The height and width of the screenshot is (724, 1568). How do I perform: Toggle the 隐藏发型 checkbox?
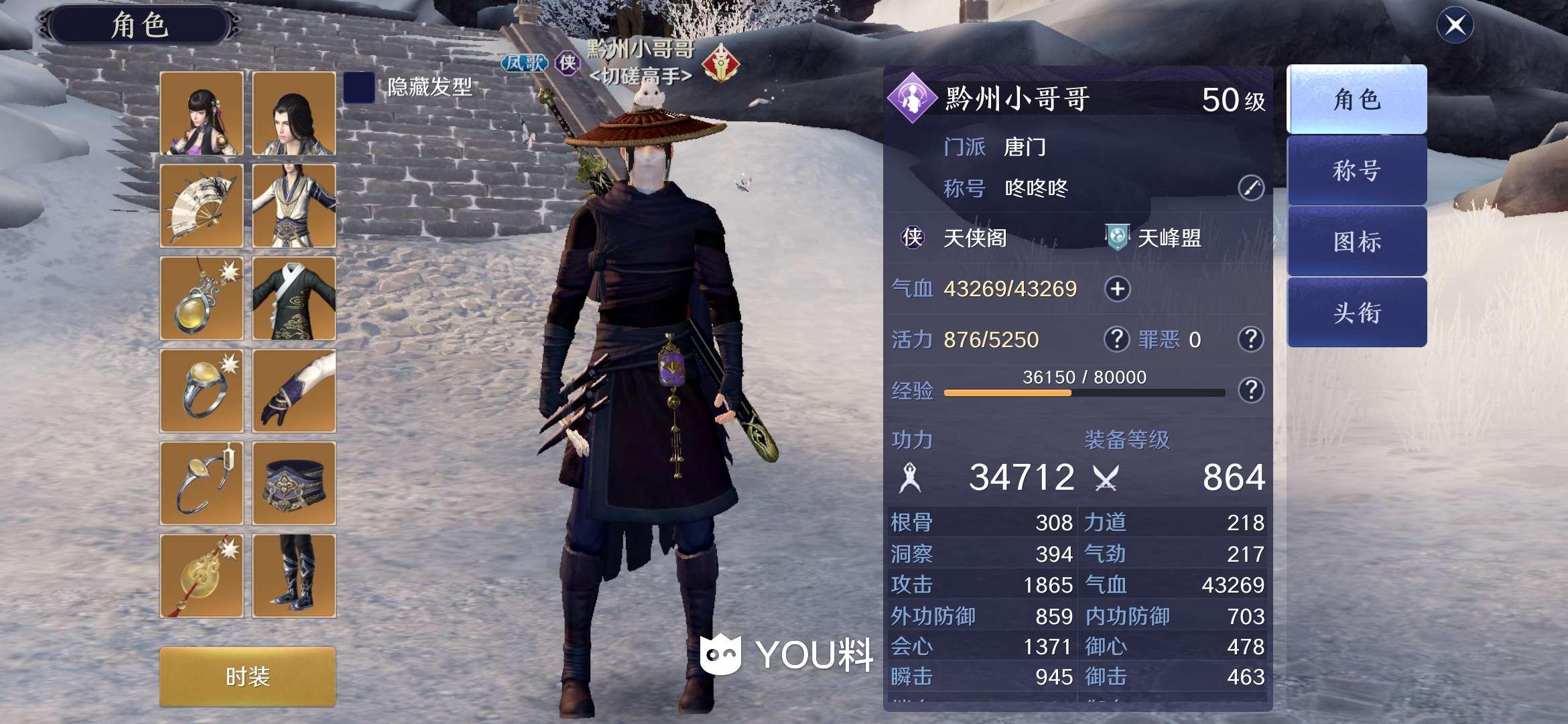(358, 87)
